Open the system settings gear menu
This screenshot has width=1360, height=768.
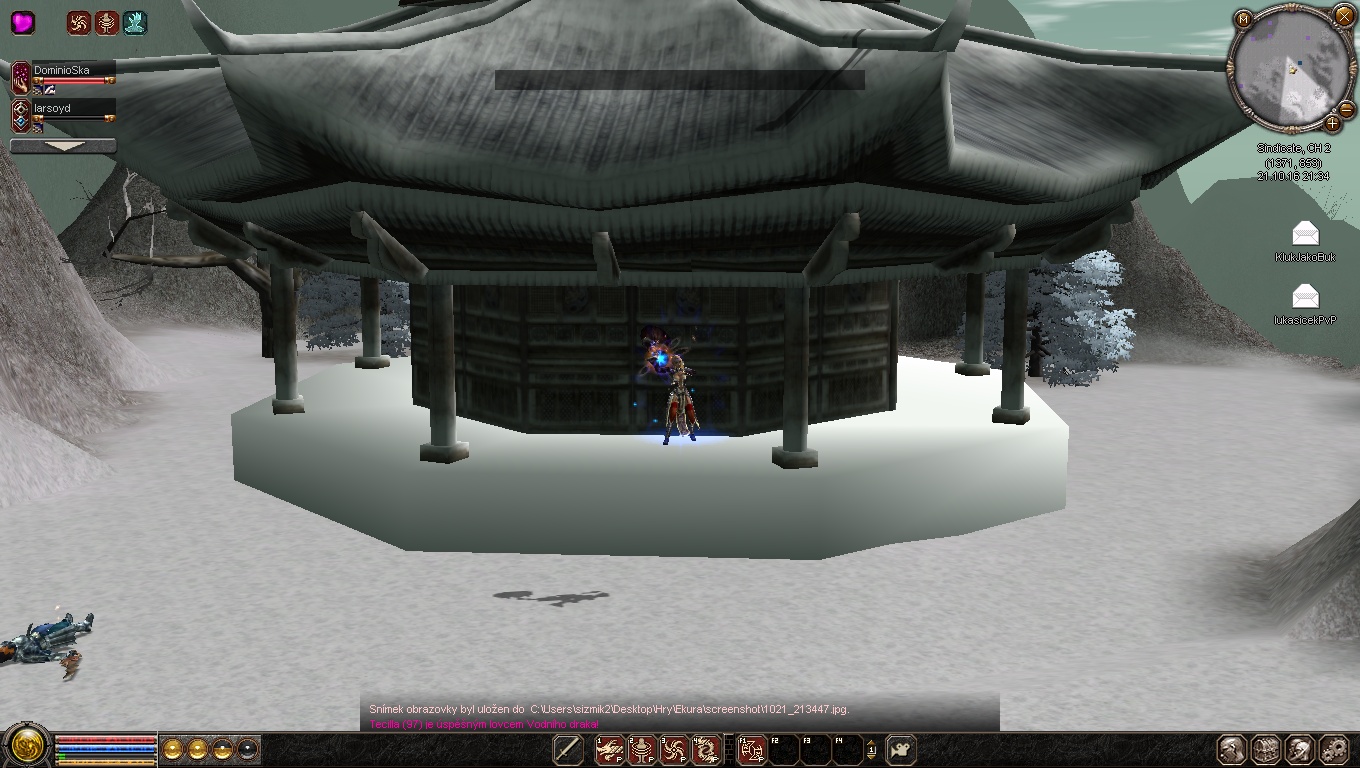coord(1333,749)
